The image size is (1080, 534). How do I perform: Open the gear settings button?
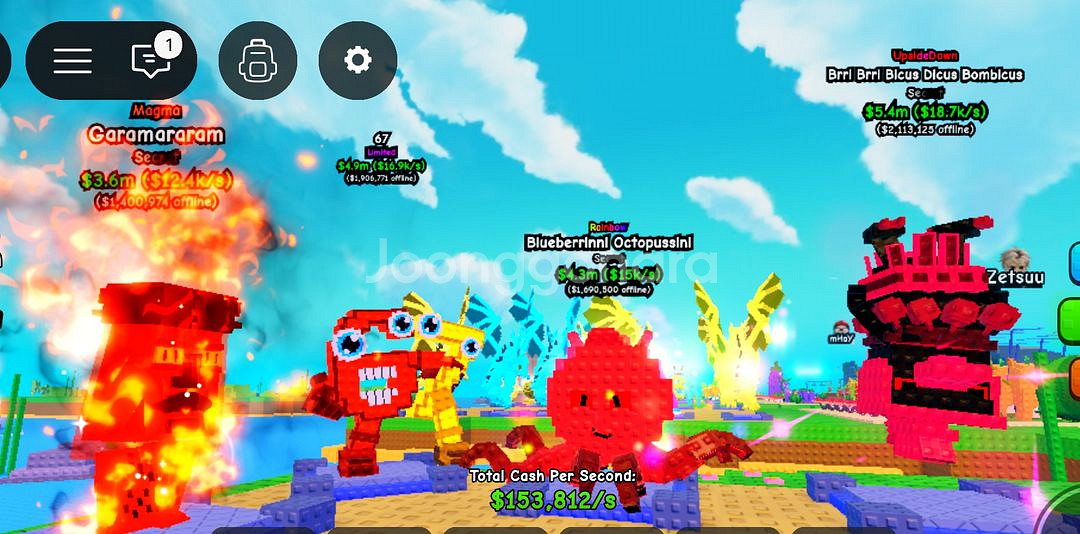click(357, 61)
